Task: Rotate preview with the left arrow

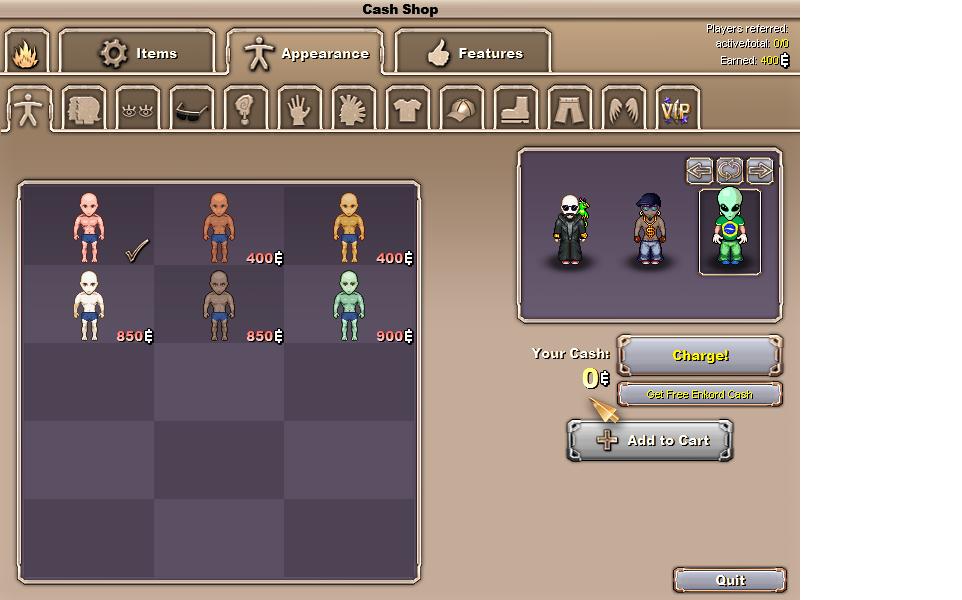Action: pyautogui.click(x=699, y=171)
